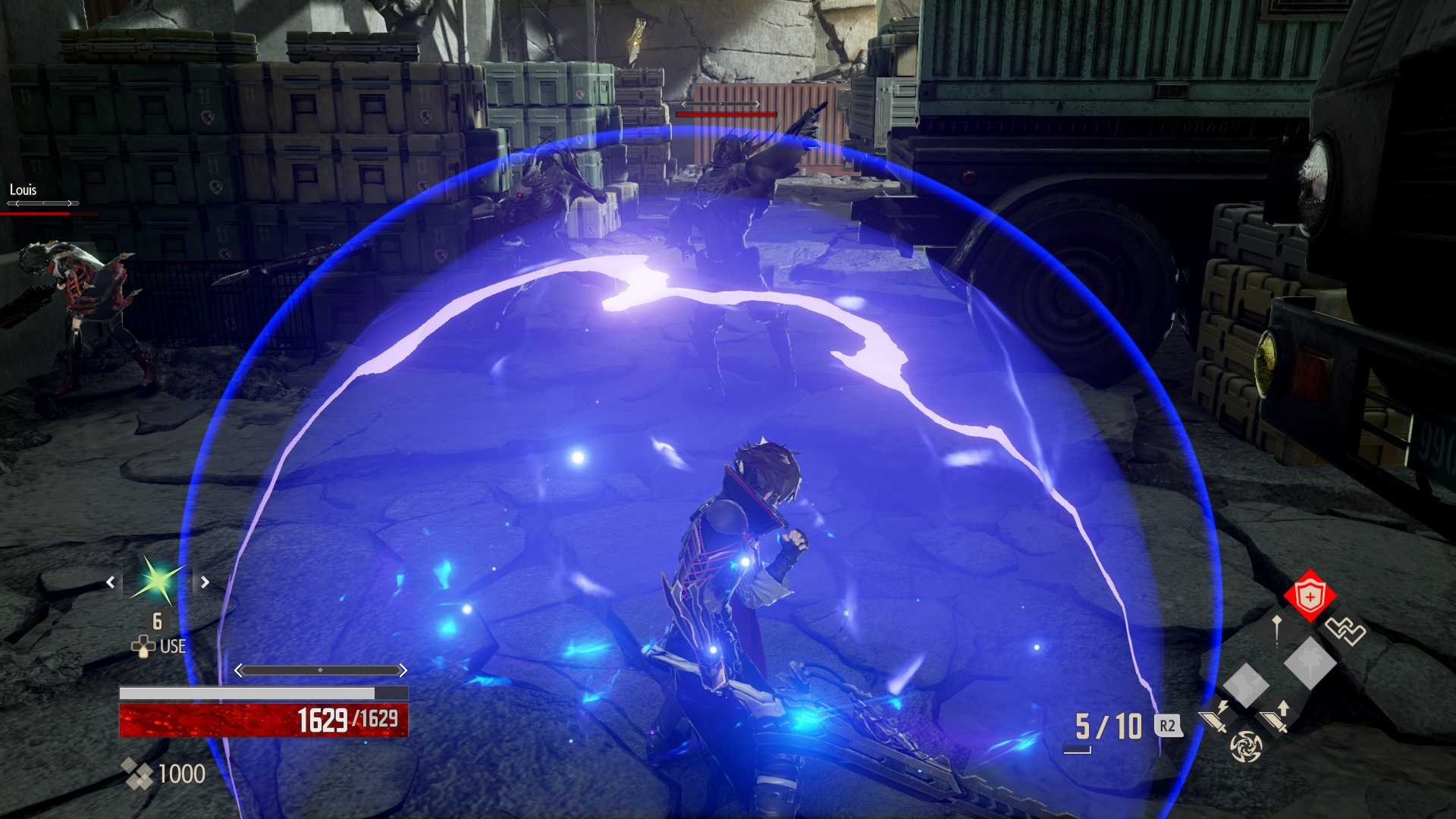
Task: Select the red shield buff Gift icon
Action: pyautogui.click(x=1310, y=597)
